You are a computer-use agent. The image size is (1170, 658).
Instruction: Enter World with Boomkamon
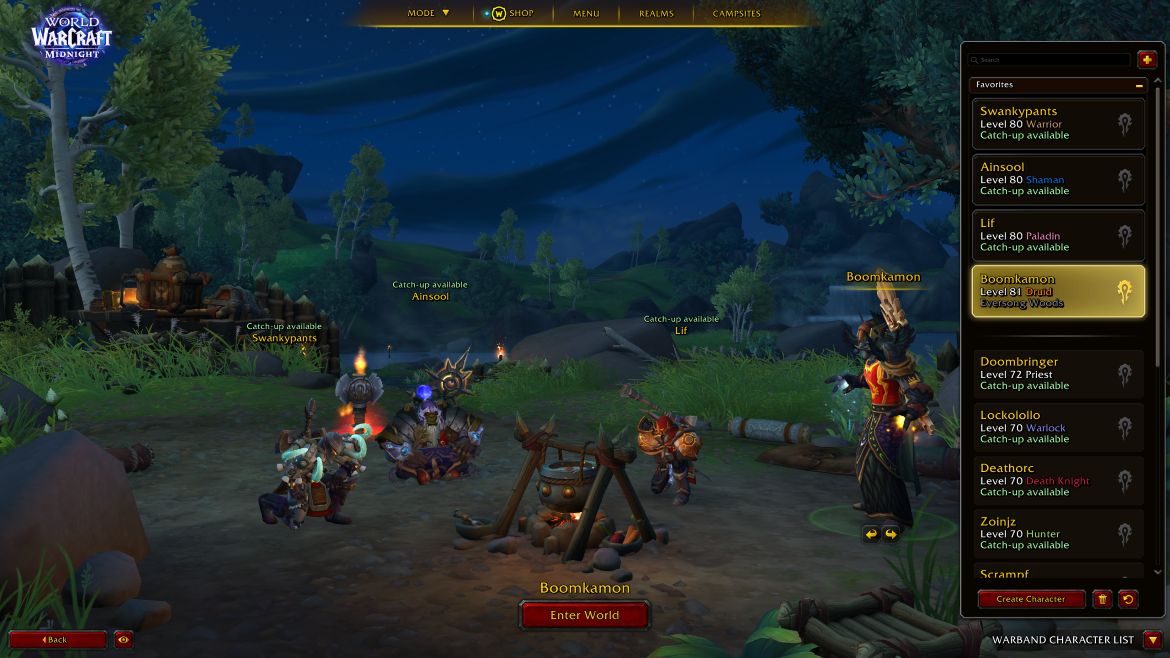pos(584,615)
